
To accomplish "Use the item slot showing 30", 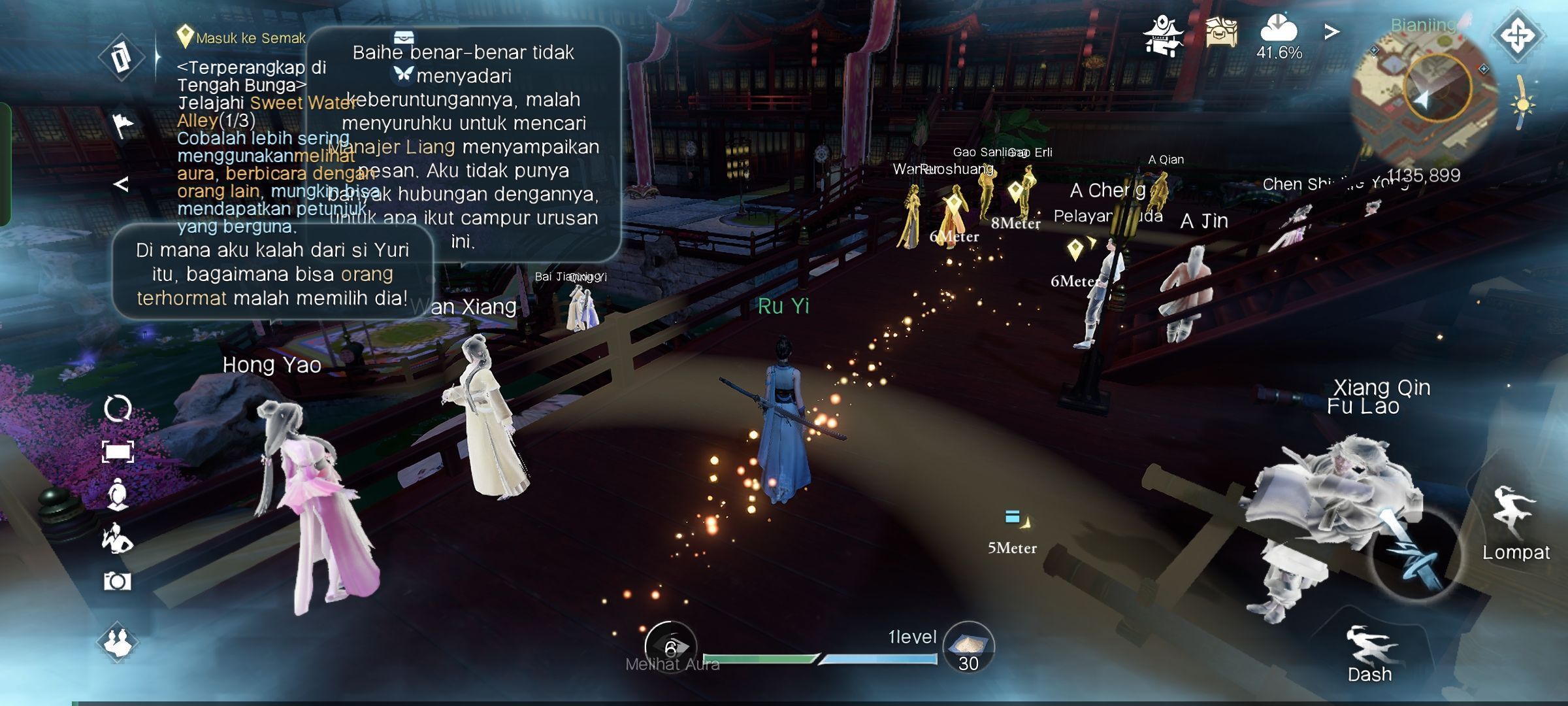I will coord(968,647).
